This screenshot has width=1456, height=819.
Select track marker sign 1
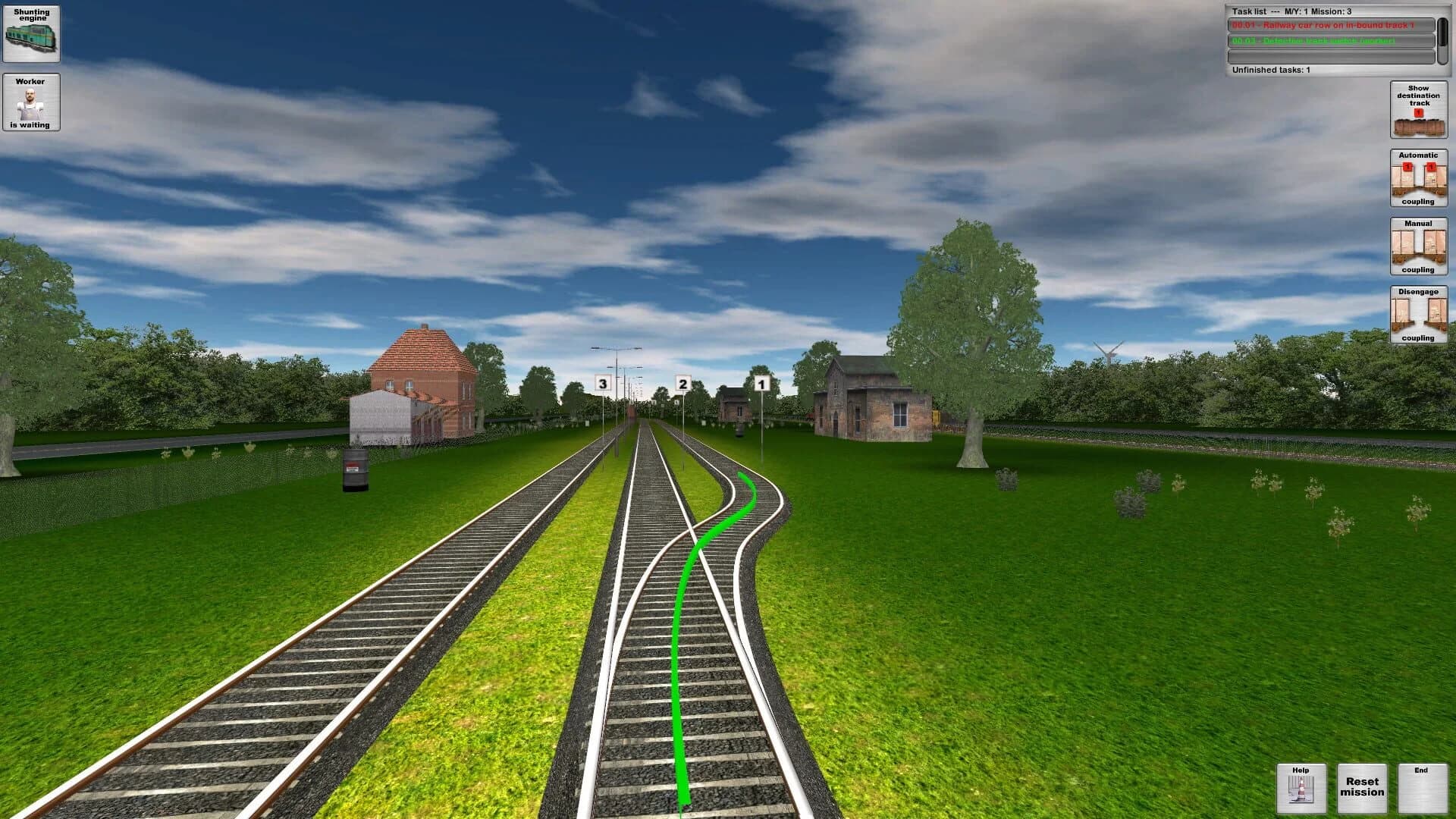(762, 383)
